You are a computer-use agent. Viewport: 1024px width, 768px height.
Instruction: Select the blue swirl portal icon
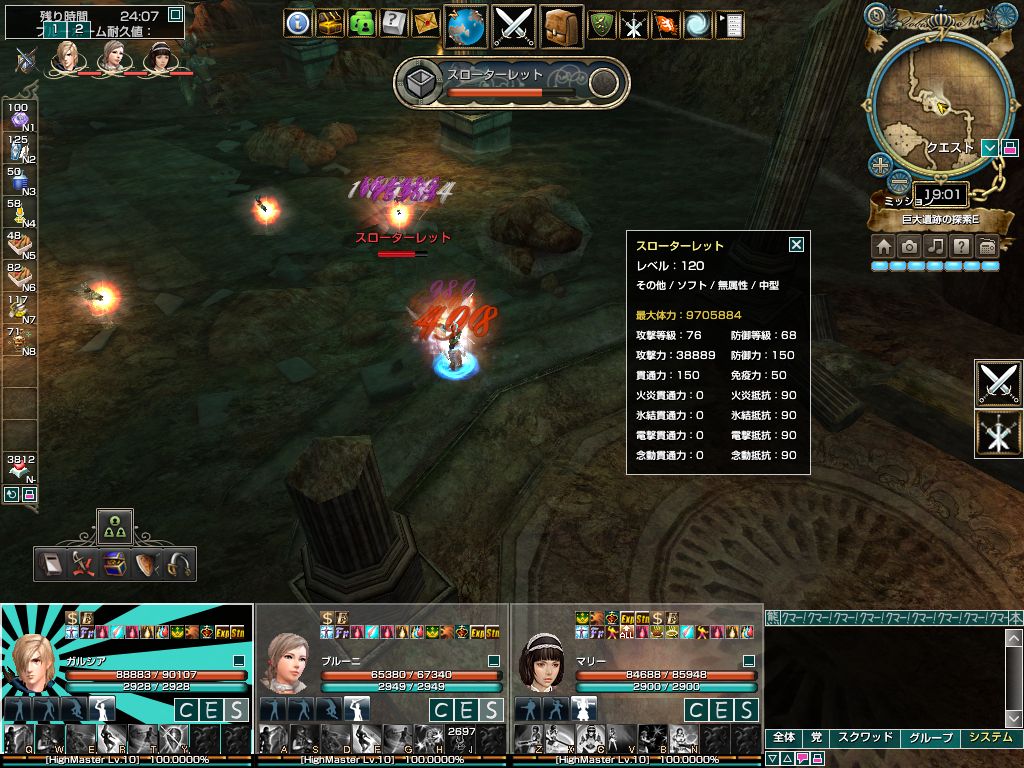click(697, 24)
